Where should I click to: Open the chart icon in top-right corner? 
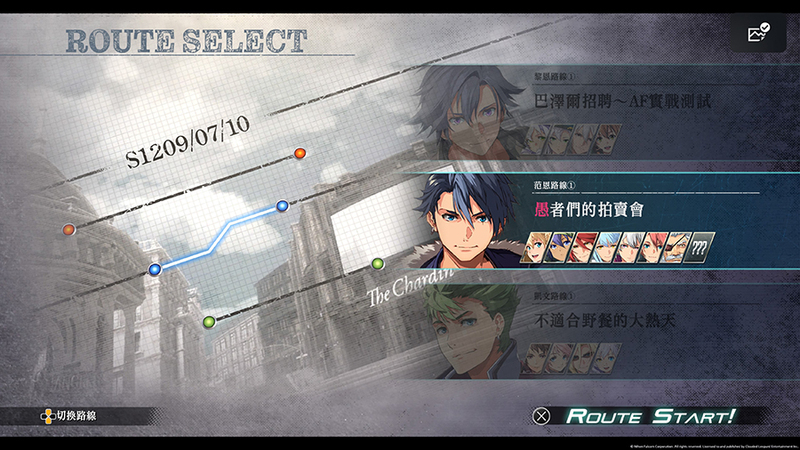[x=759, y=34]
